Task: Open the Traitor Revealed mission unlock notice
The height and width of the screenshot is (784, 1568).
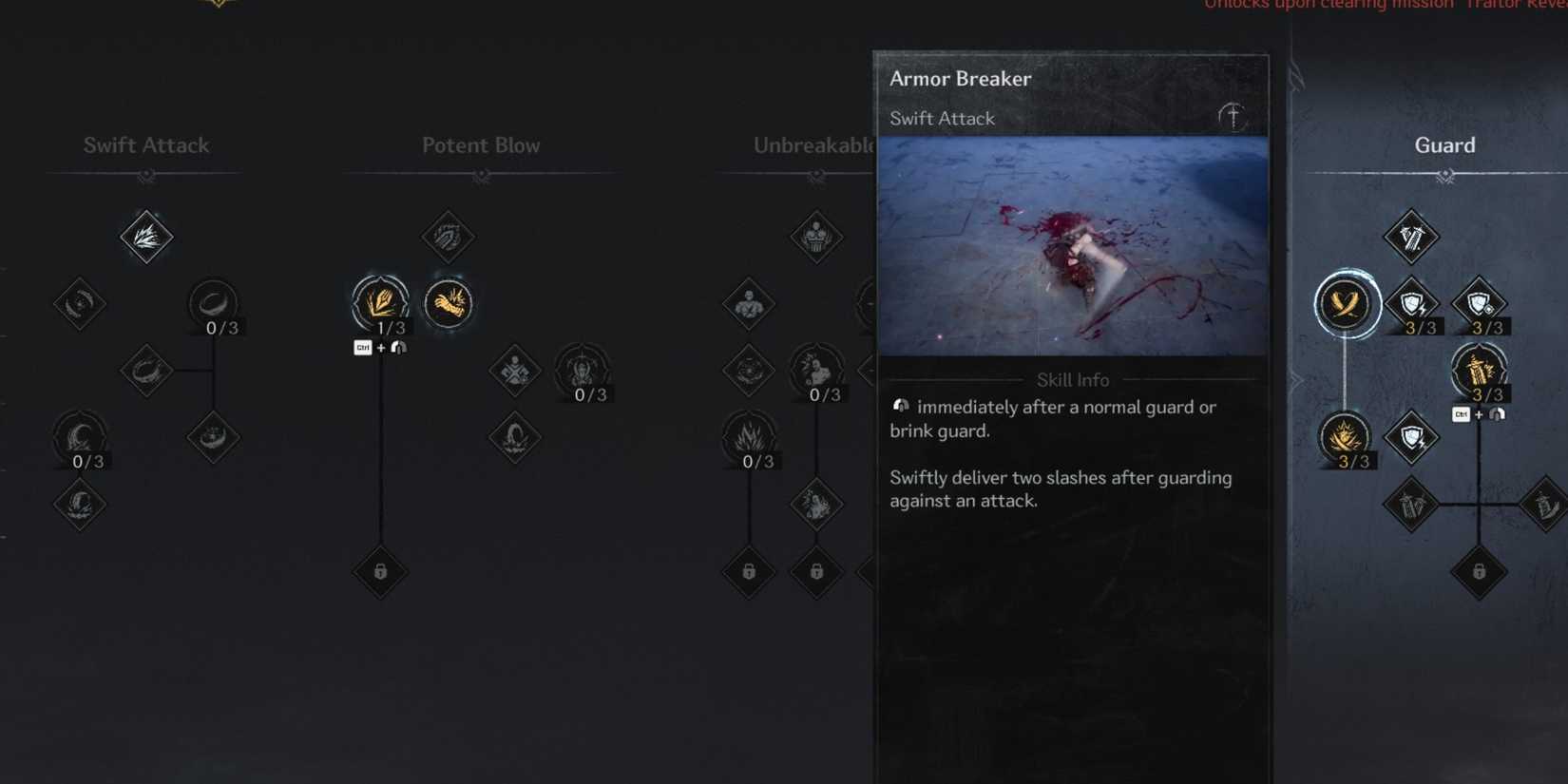Action: (x=1378, y=6)
